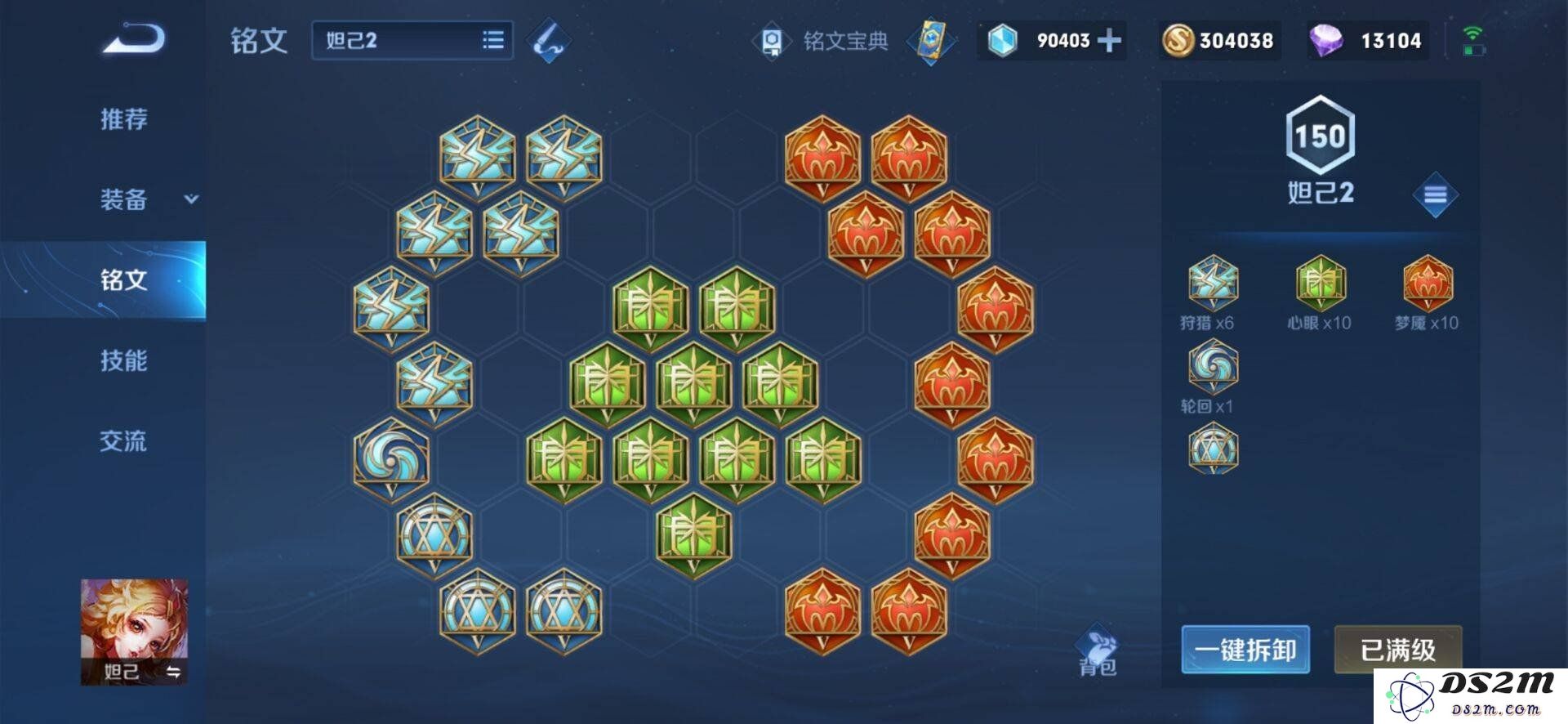Viewport: 1568px width, 724px height.
Task: Select the 铭文 tab
Action: click(124, 280)
